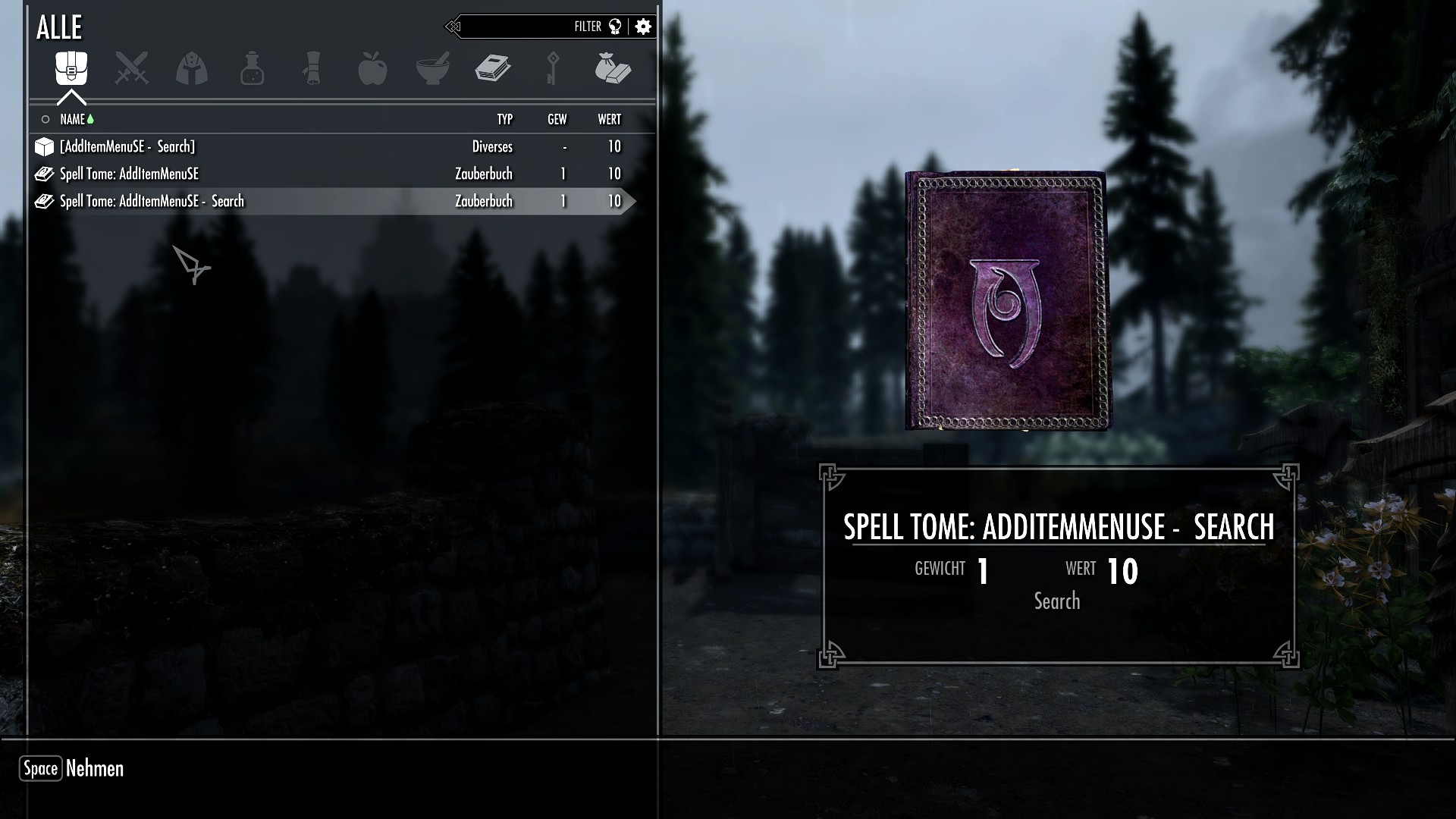Select the books category icon
This screenshot has height=819, width=1456.
[x=494, y=68]
